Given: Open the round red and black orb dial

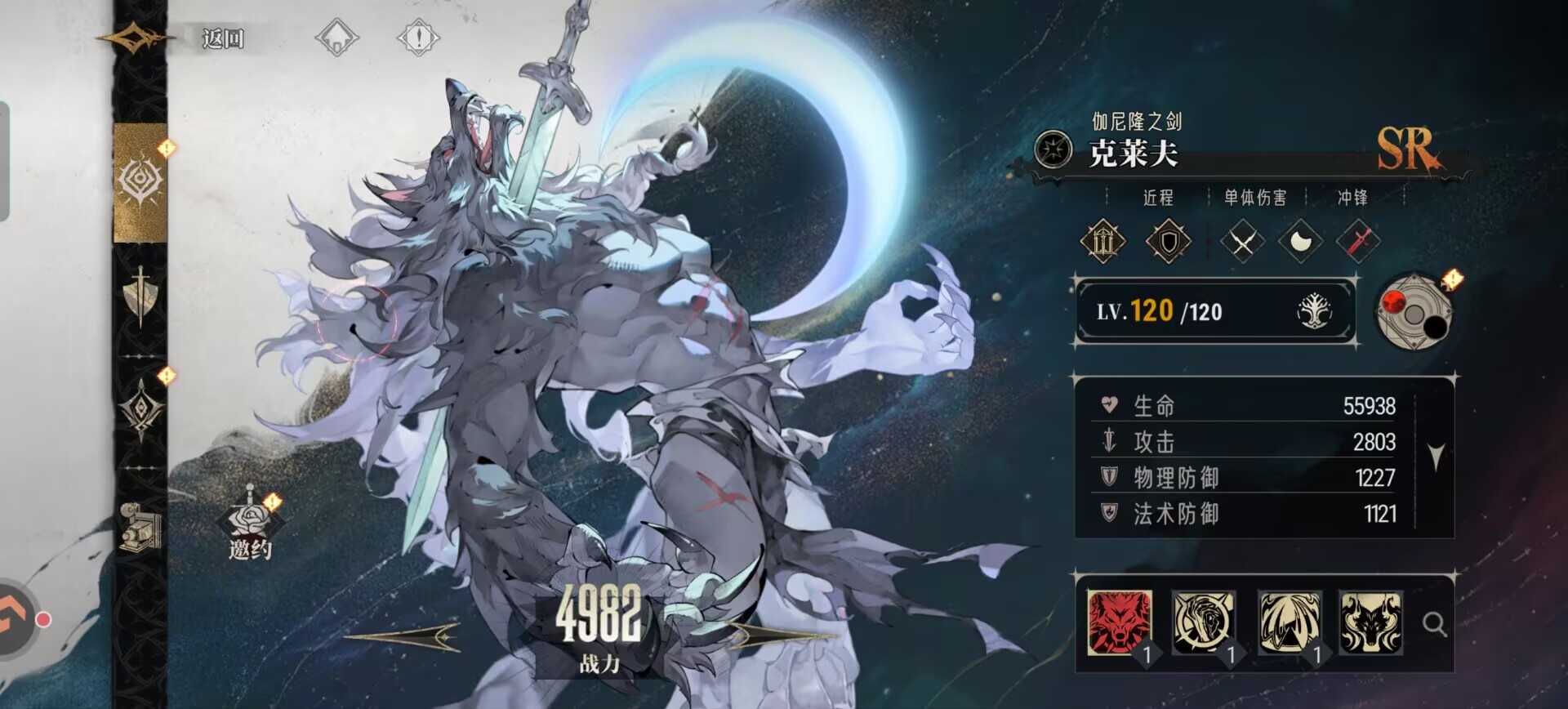Looking at the screenshot, I should [x=1414, y=313].
